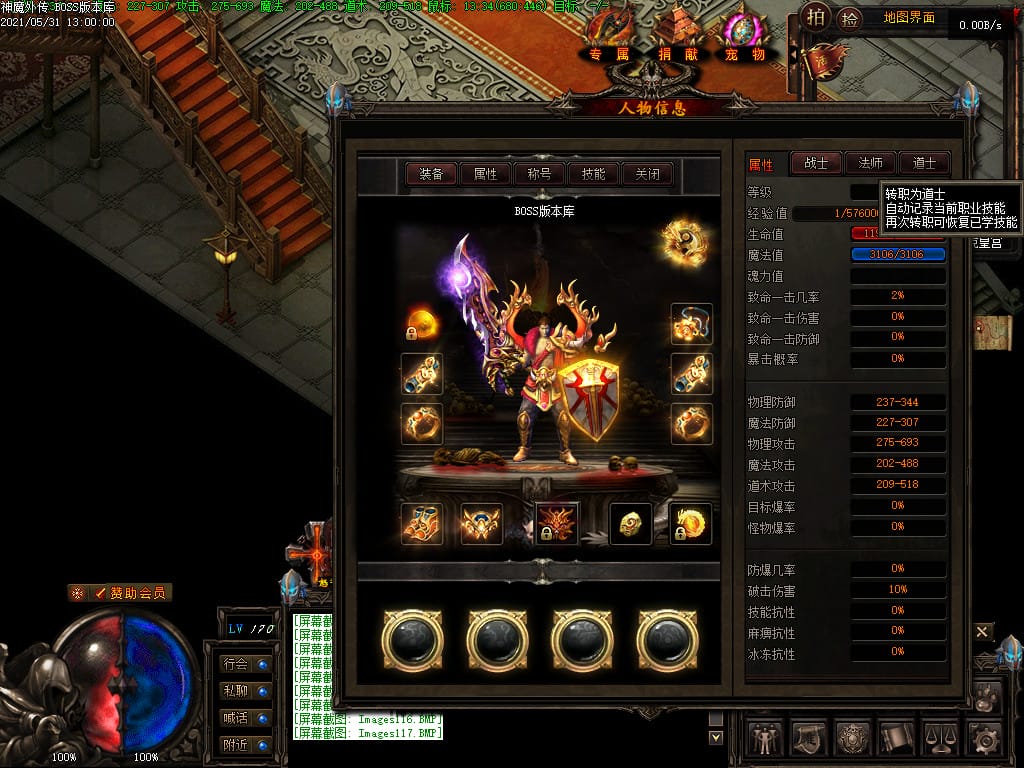Close the character panel with 关闭

pyautogui.click(x=647, y=174)
